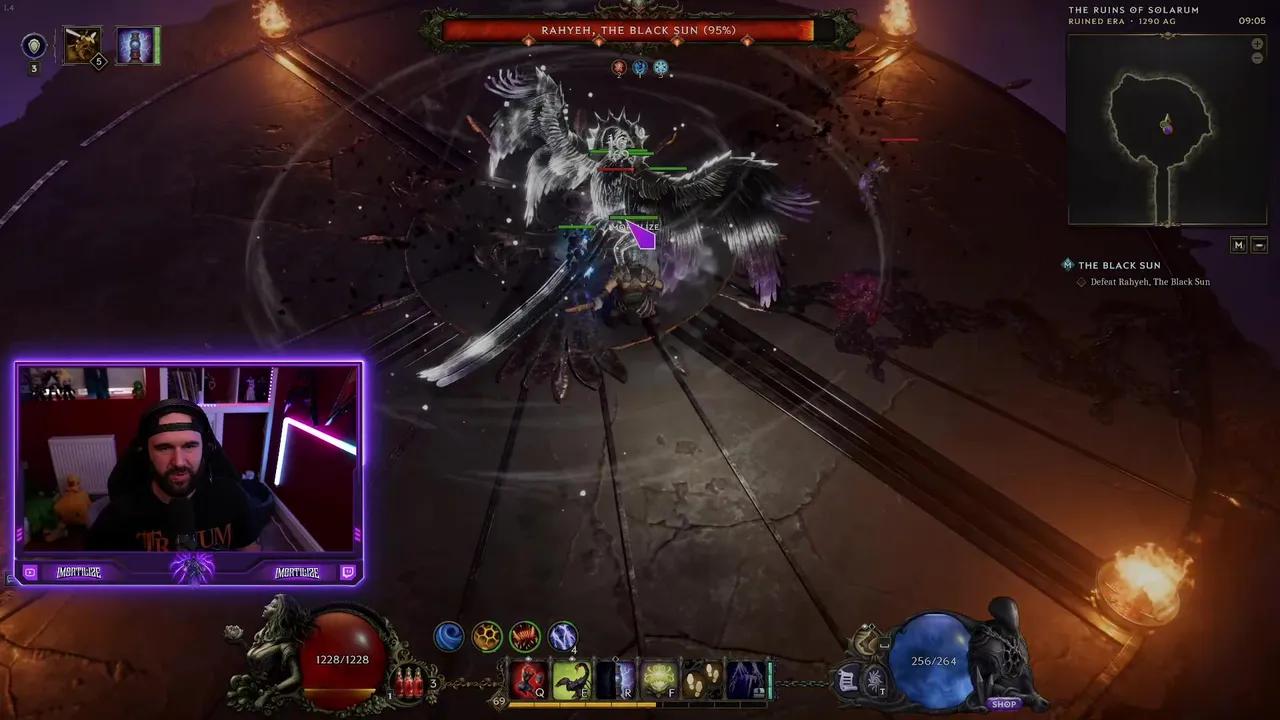The image size is (1280, 720).
Task: Select the footprints movement skill
Action: (x=704, y=680)
